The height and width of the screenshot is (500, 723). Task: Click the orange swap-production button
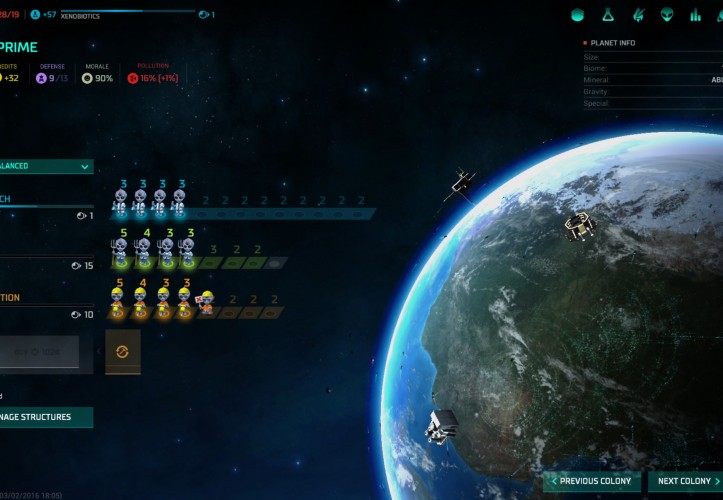123,352
